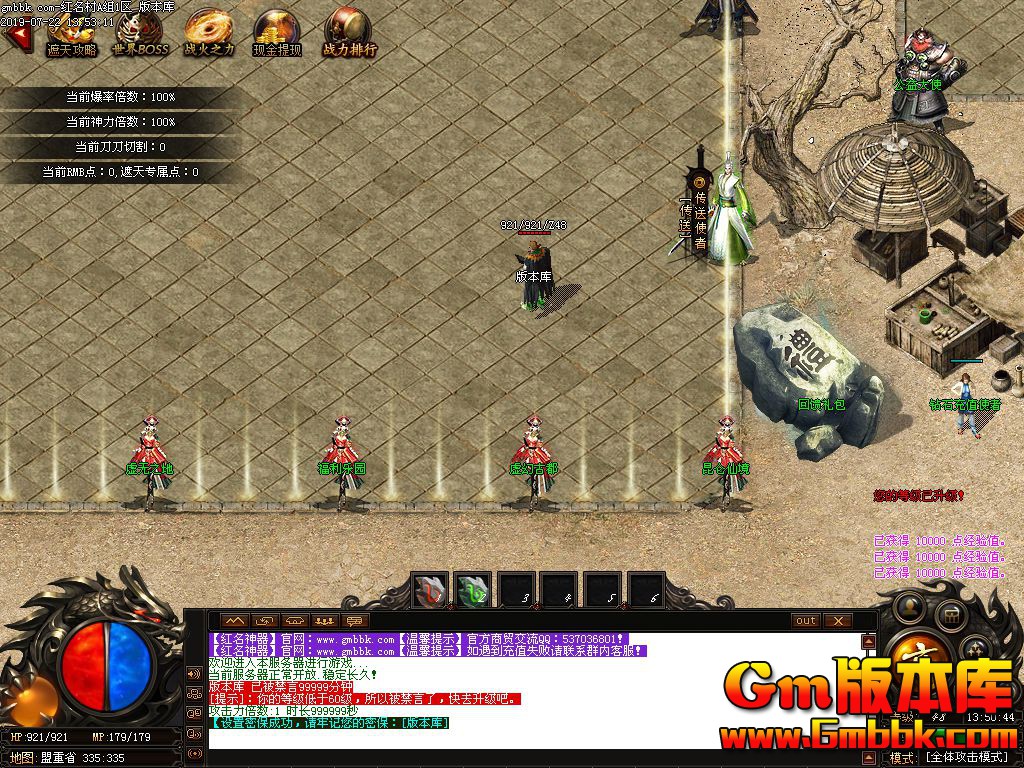The width and height of the screenshot is (1024, 768).
Task: Use the green potion in hotbar slot 2
Action: coord(473,591)
